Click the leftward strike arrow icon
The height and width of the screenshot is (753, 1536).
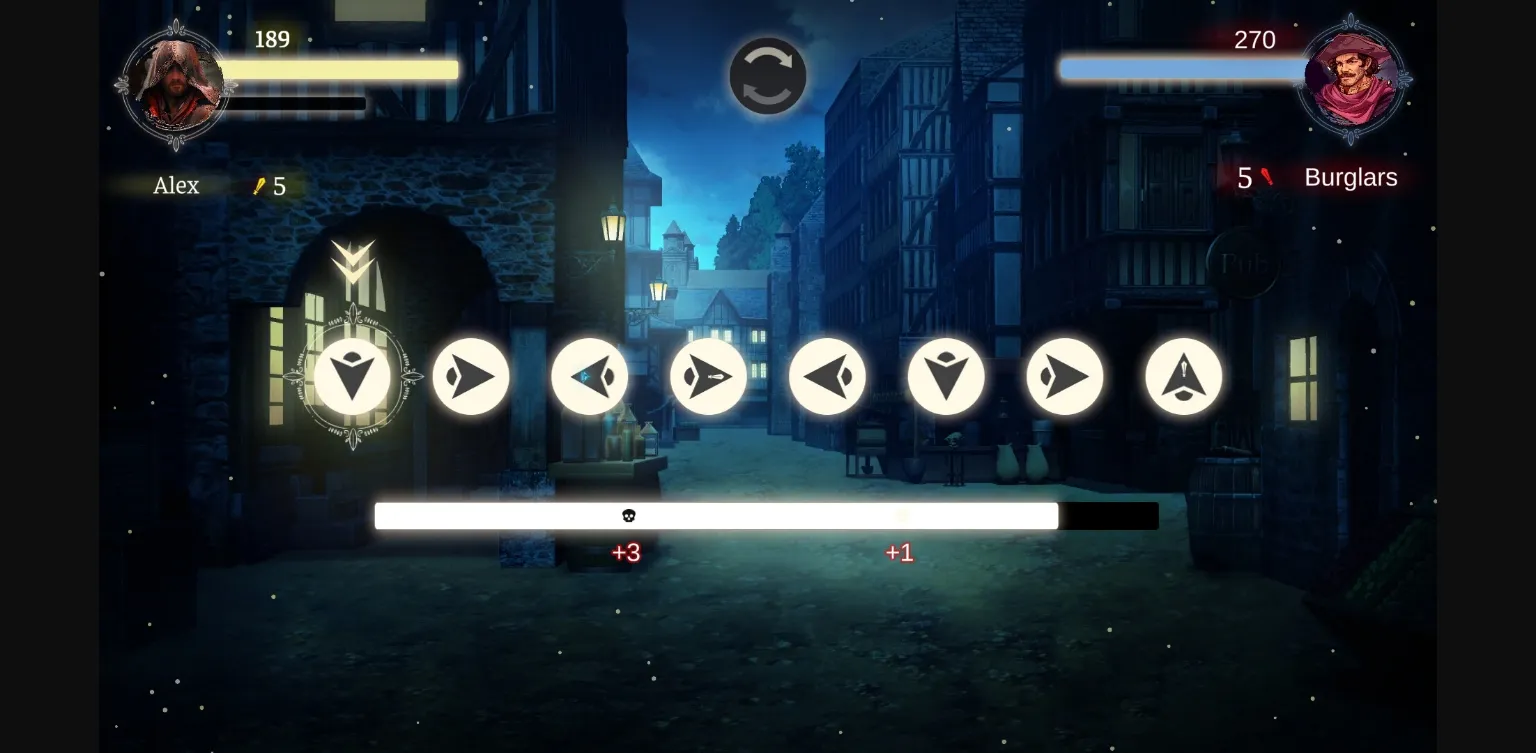(828, 377)
